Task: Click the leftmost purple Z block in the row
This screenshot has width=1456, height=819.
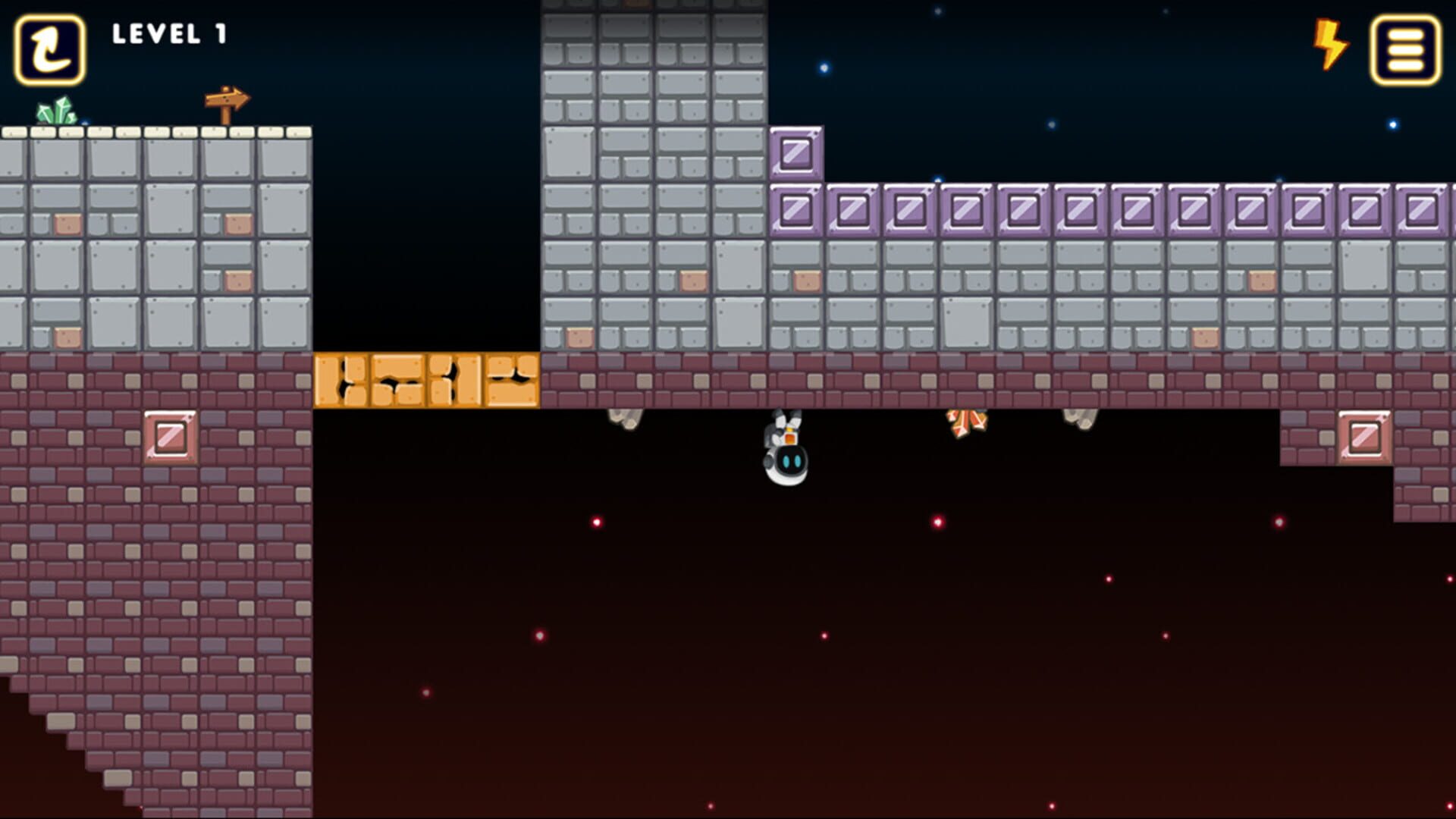Action: tap(795, 209)
